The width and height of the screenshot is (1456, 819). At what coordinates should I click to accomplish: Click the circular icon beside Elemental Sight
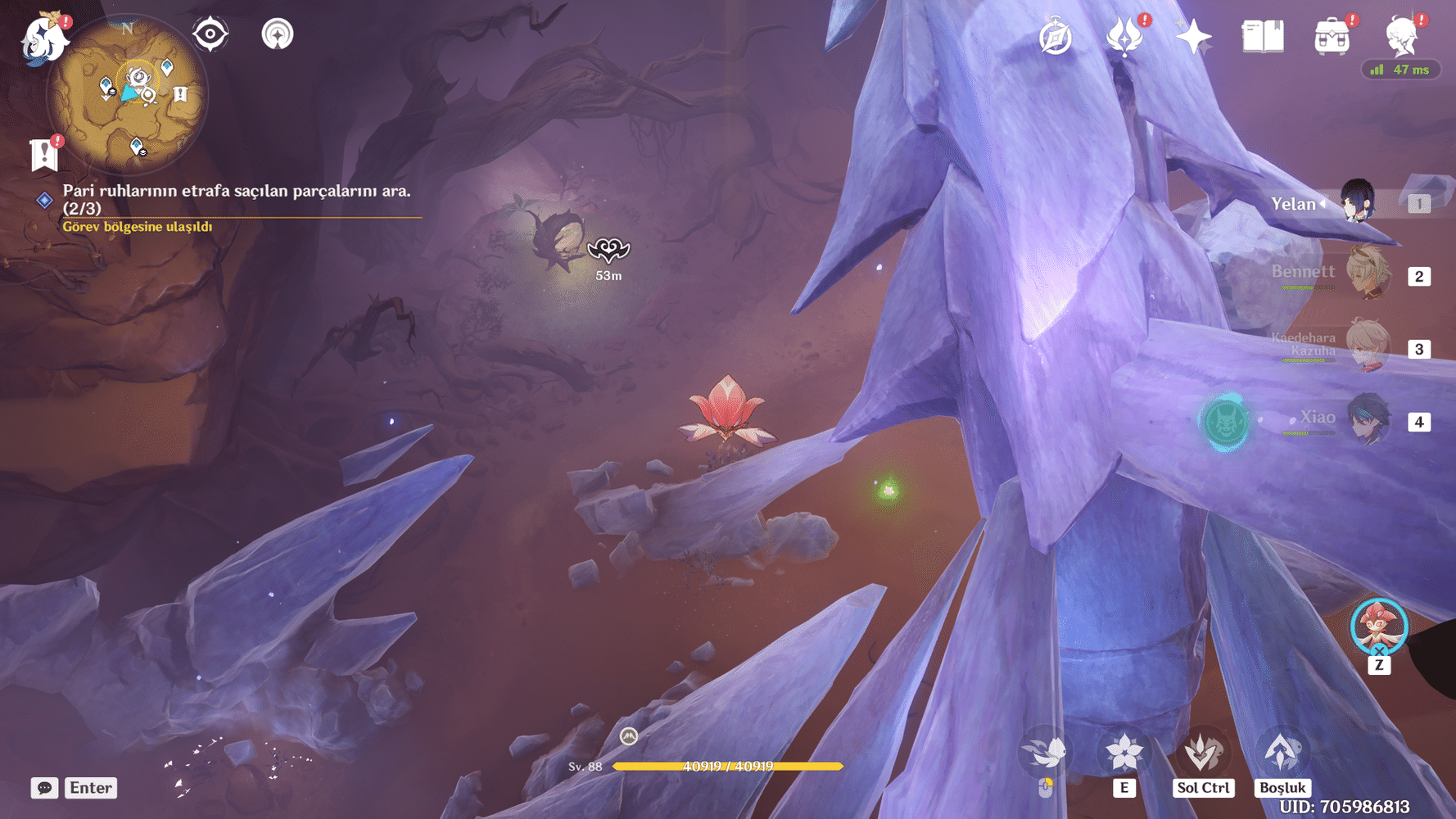tap(278, 34)
